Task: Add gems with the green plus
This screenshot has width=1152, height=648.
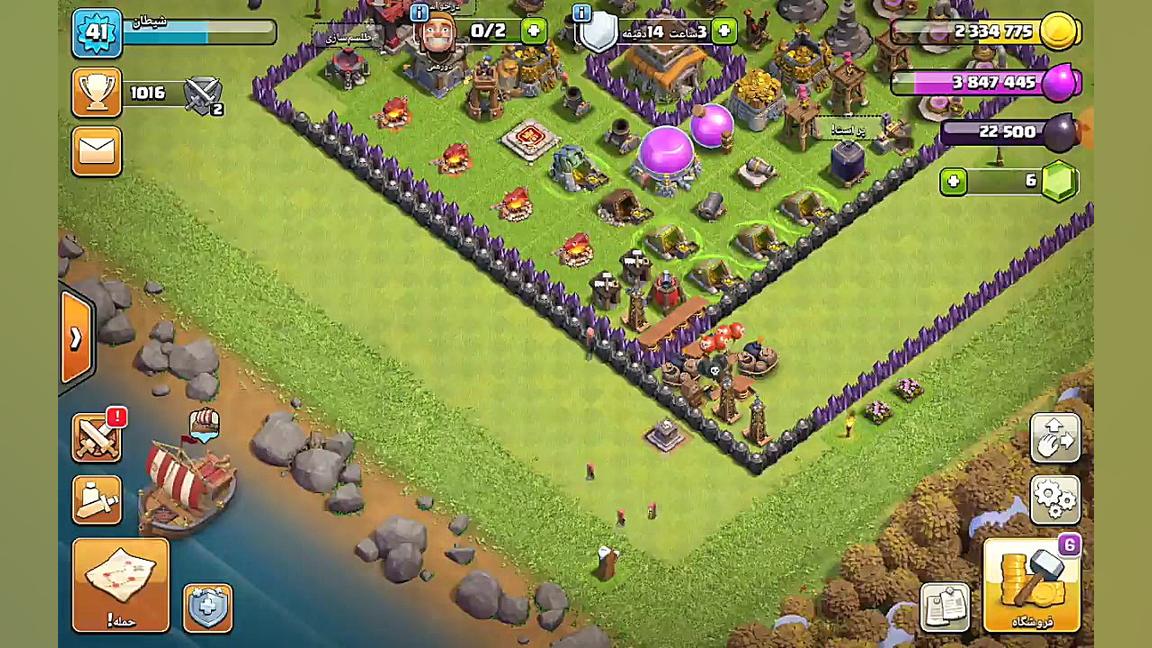Action: (x=953, y=181)
